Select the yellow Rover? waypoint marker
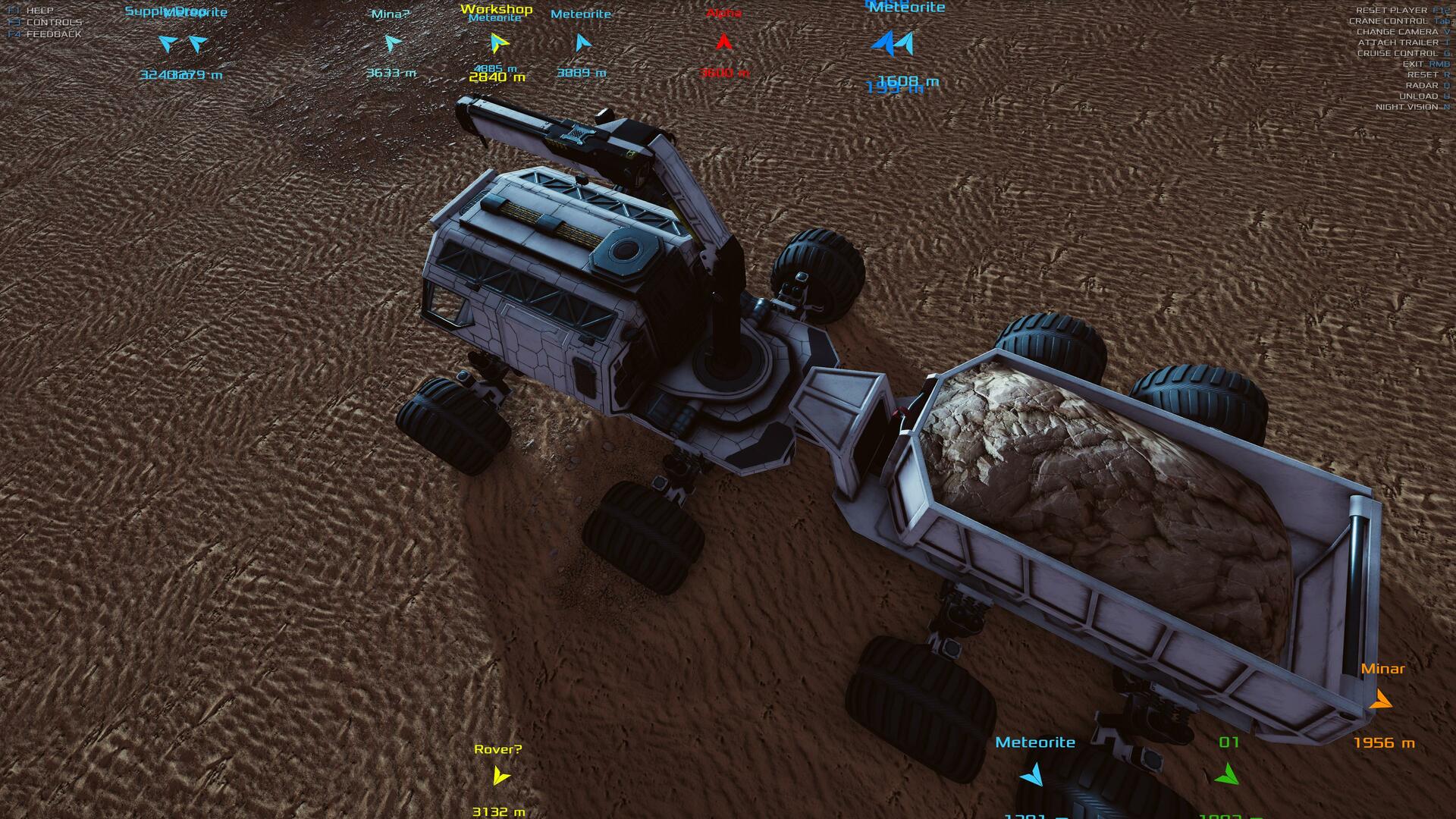Viewport: 1456px width, 819px height. coord(500,776)
